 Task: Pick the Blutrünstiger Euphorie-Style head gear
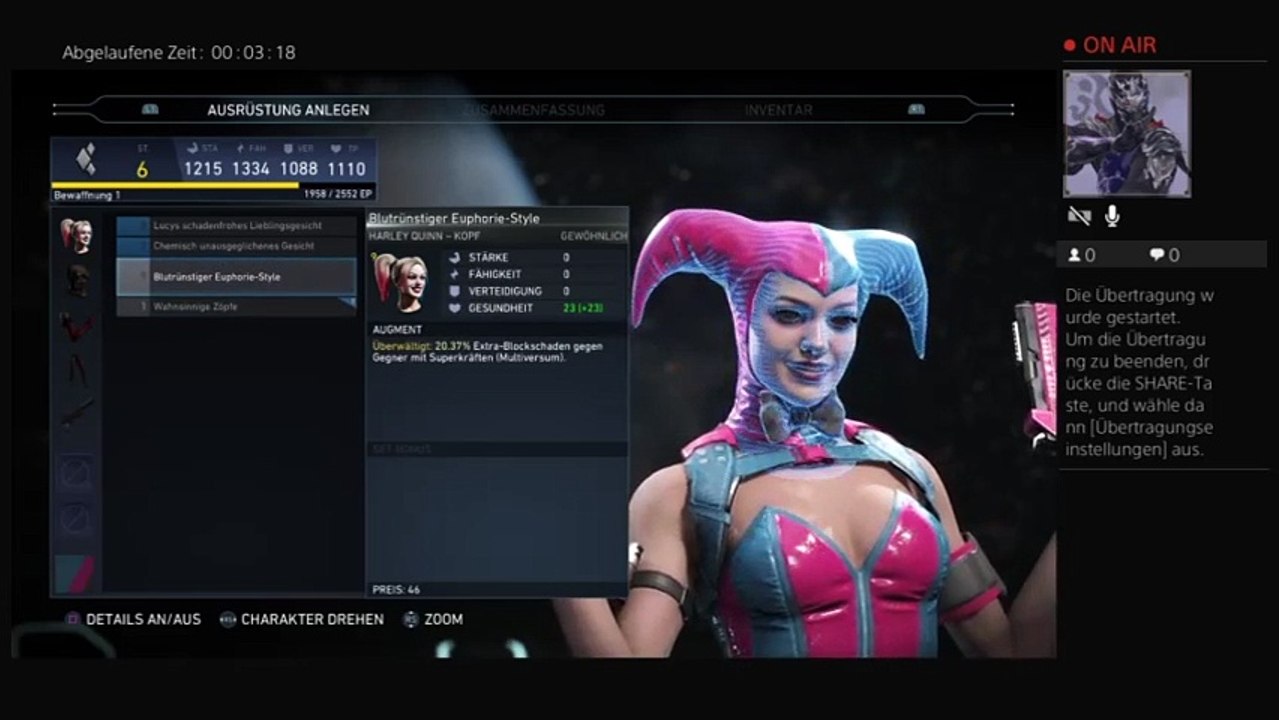point(237,277)
